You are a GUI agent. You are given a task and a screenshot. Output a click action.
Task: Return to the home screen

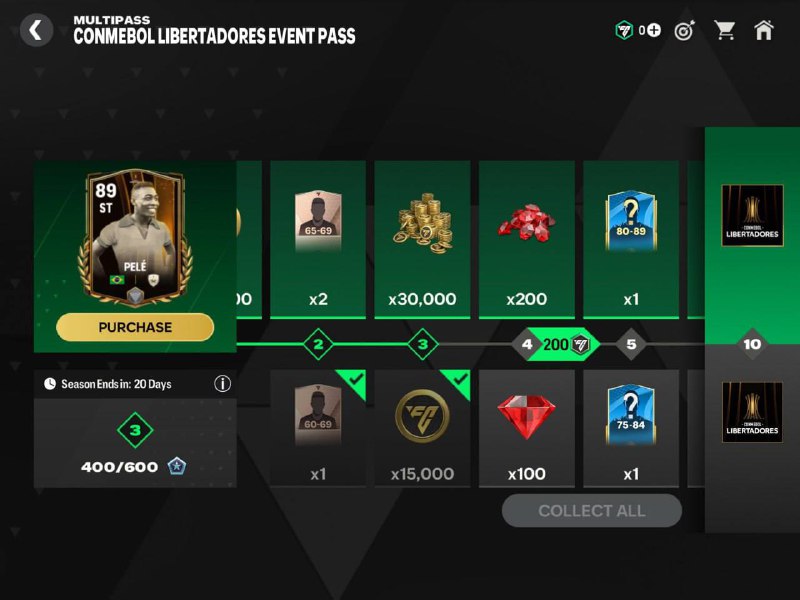tap(764, 30)
